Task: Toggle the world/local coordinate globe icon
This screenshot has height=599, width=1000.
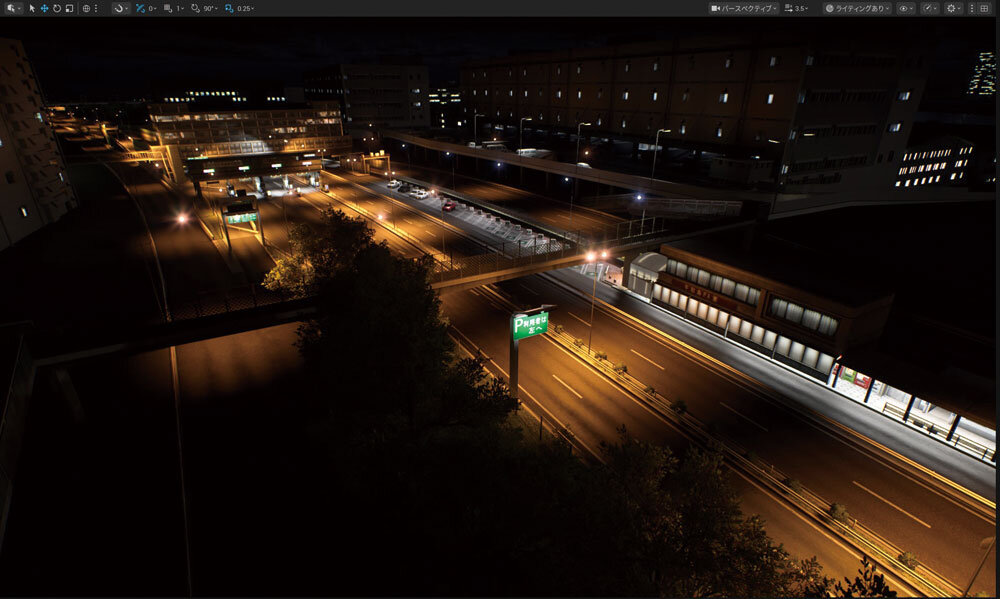Action: click(x=86, y=8)
